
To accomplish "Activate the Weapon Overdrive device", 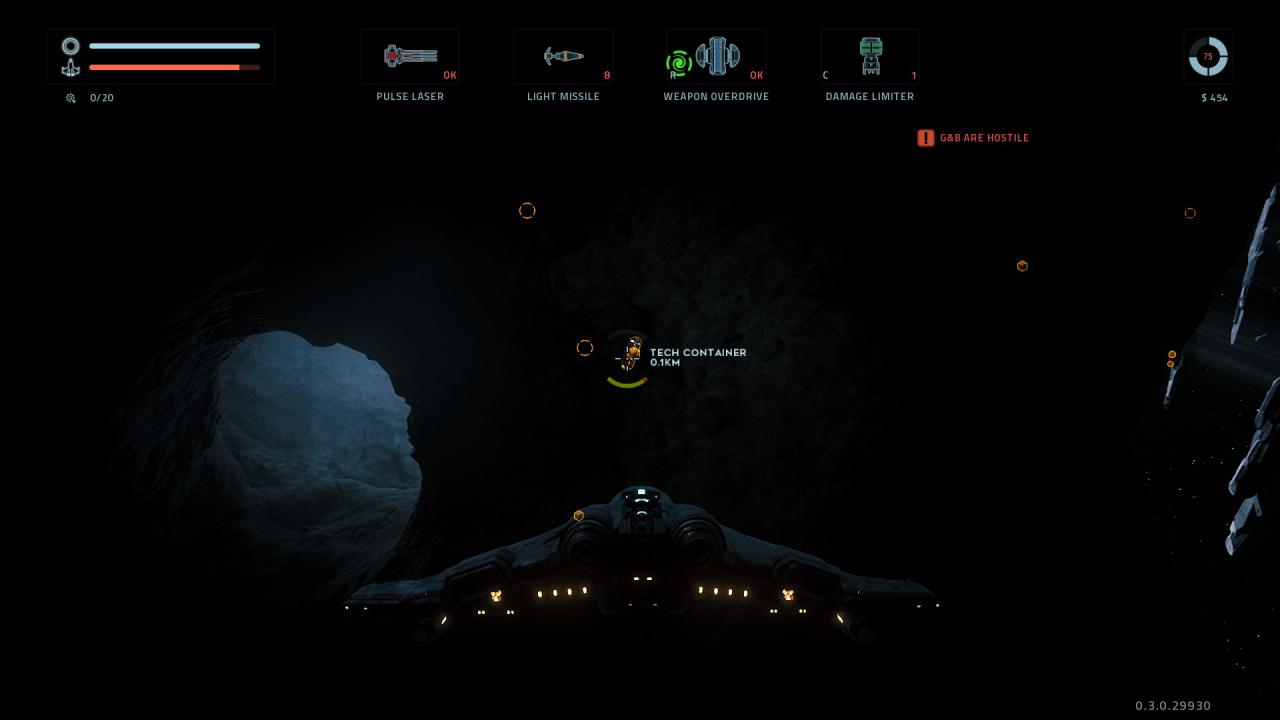I will click(716, 57).
